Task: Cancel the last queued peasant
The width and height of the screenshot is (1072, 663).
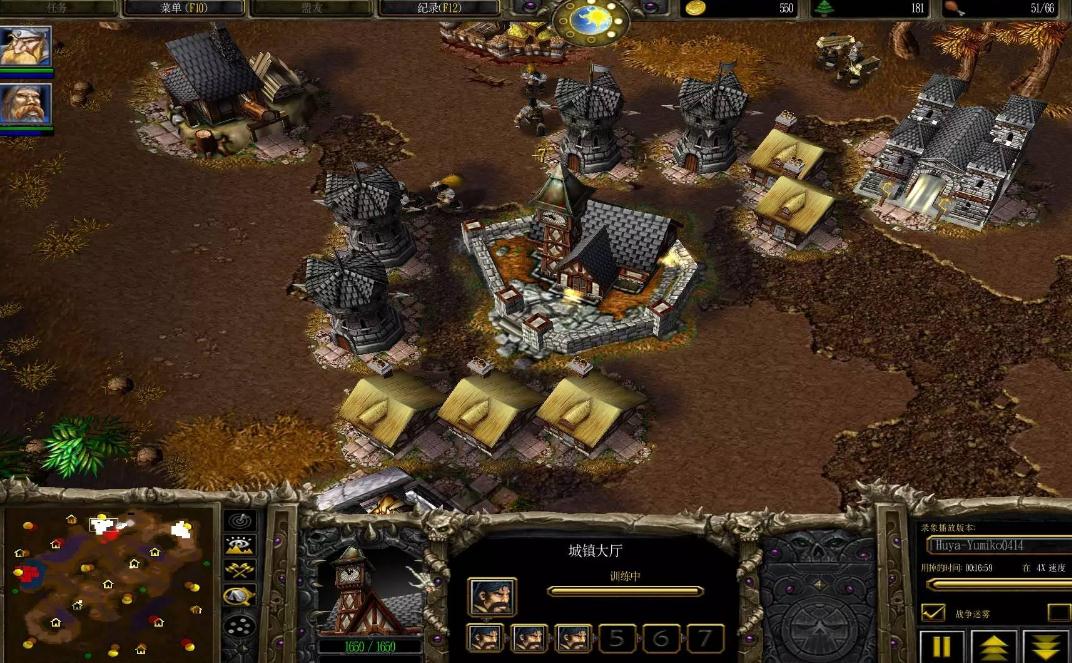Action: coord(573,637)
